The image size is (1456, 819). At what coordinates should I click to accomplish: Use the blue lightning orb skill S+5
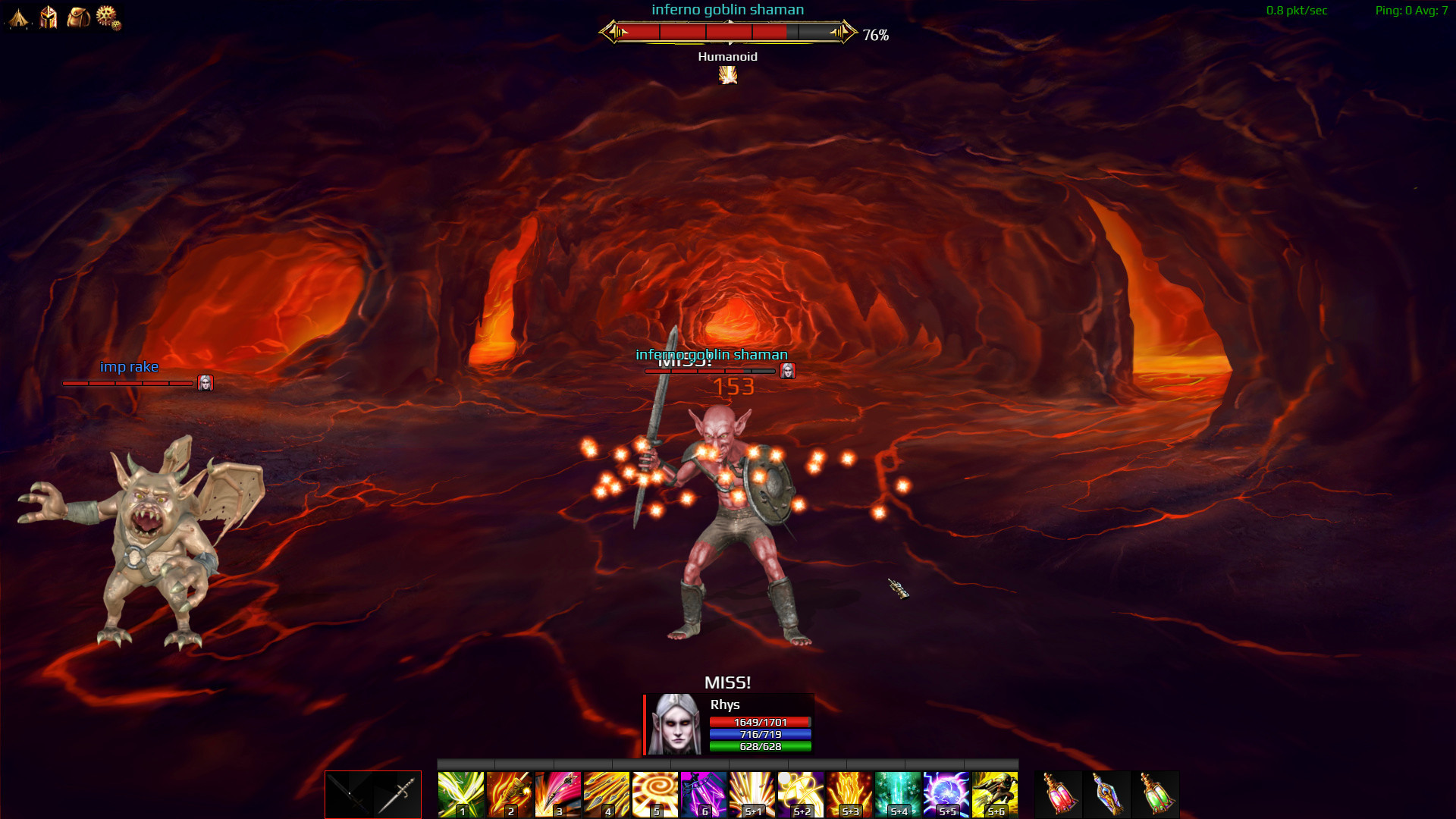(946, 794)
